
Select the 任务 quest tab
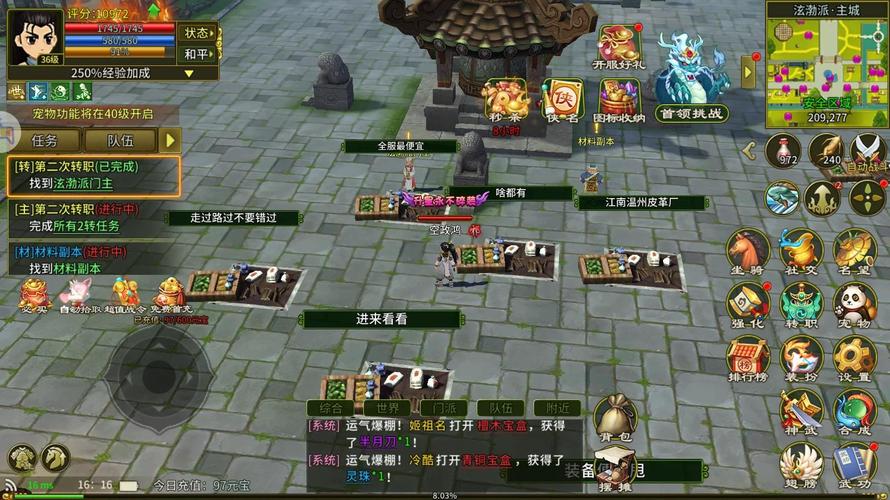(45, 141)
